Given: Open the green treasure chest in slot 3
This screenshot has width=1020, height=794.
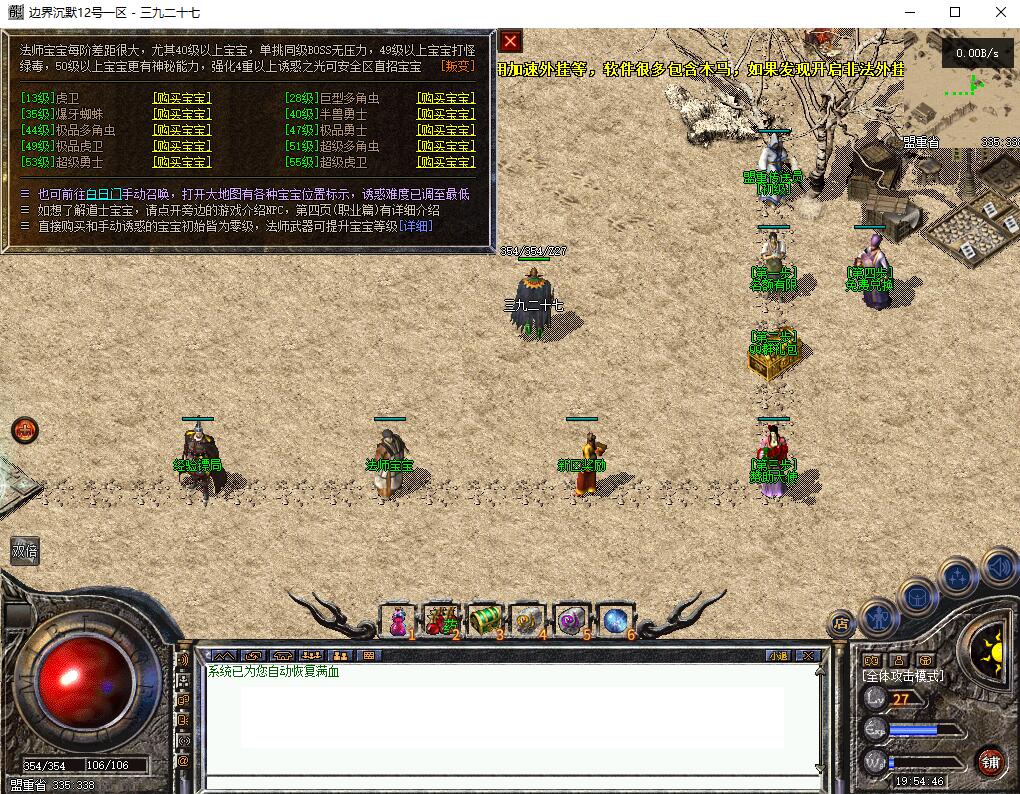Looking at the screenshot, I should click(x=484, y=621).
